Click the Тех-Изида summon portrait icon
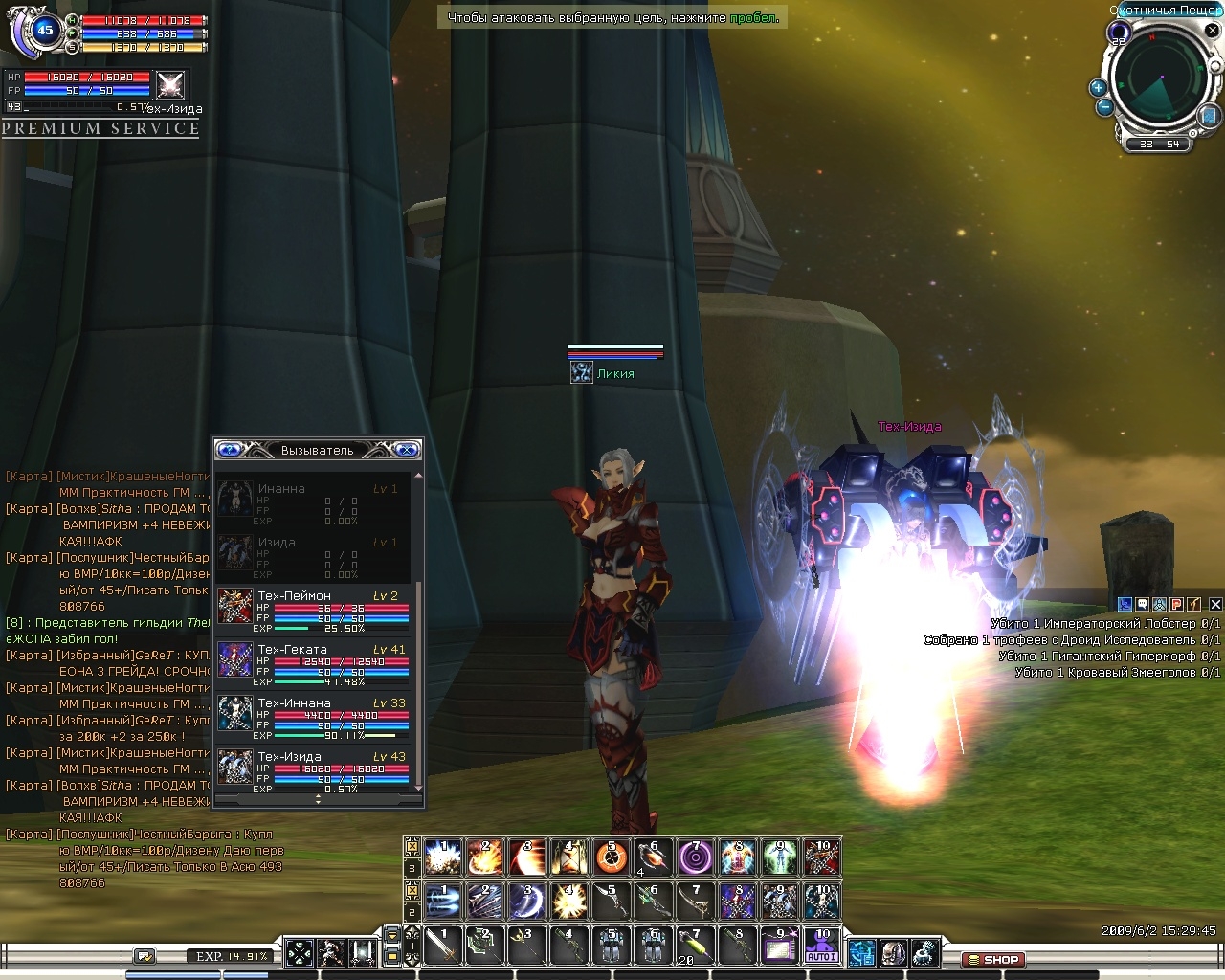This screenshot has width=1225, height=980. (x=170, y=85)
